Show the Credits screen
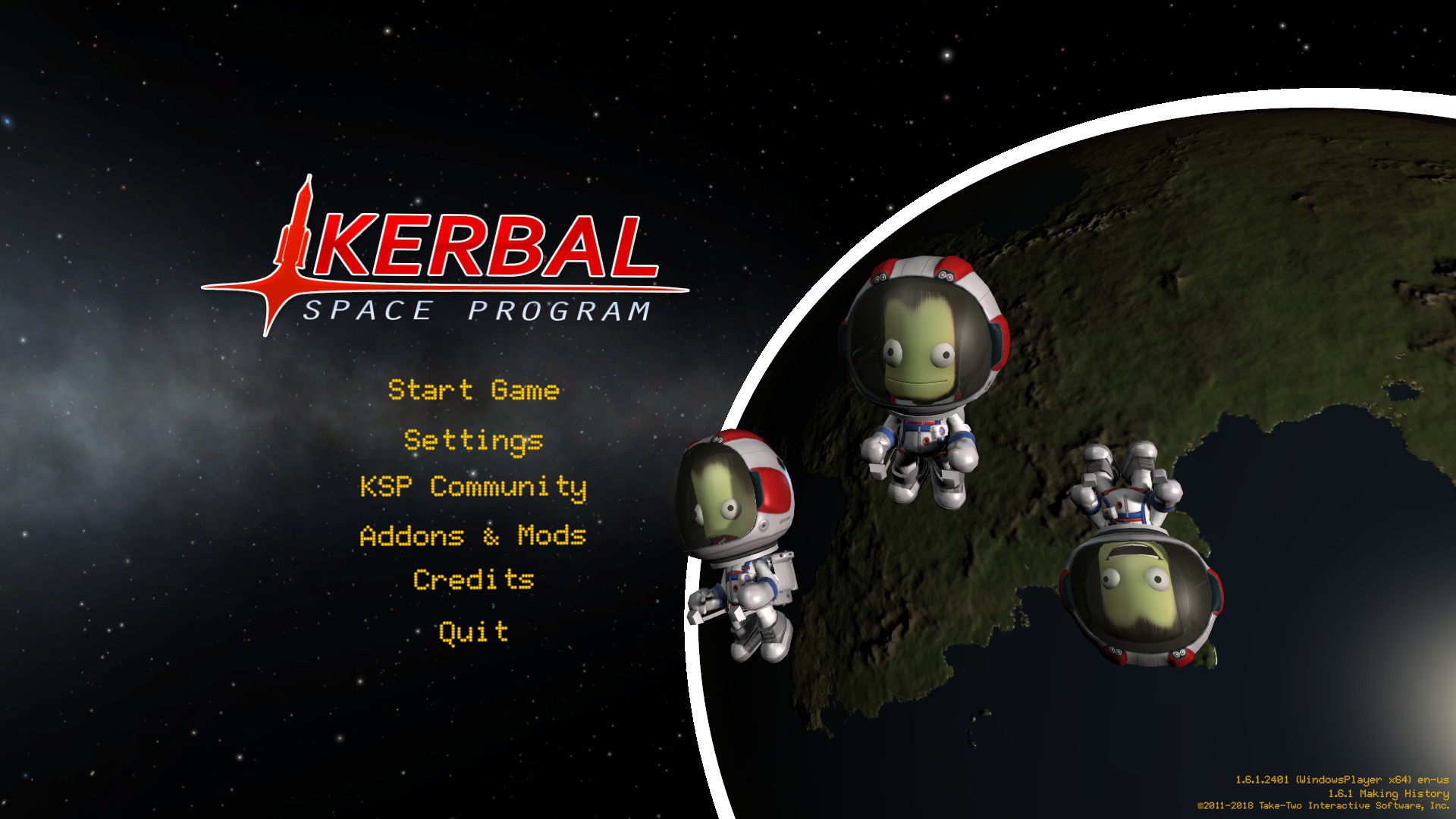The width and height of the screenshot is (1456, 819). (473, 580)
